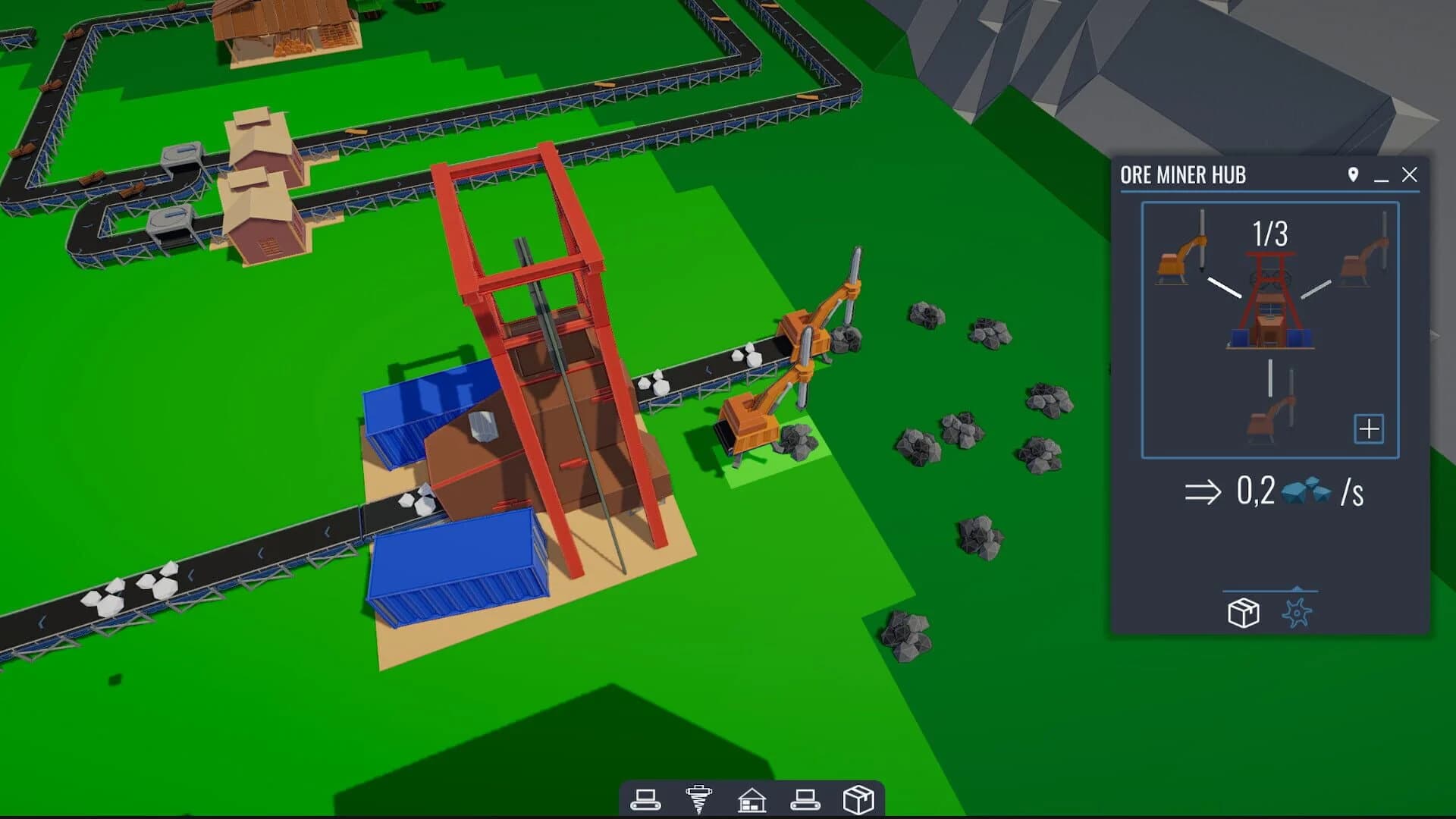Click the location pin on Ore Miner Hub panel
The height and width of the screenshot is (819, 1456).
[x=1352, y=174]
